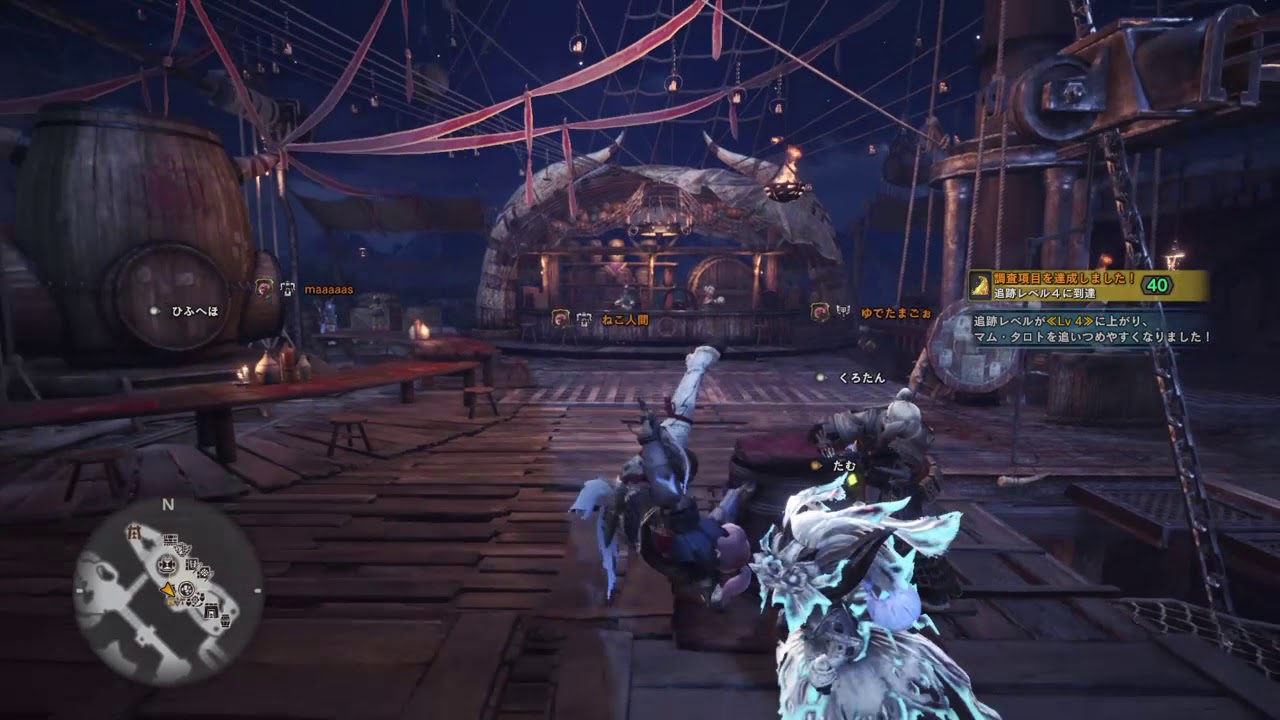Click the orange player arrow on the minimap
Image resolution: width=1280 pixels, height=720 pixels.
tap(169, 589)
